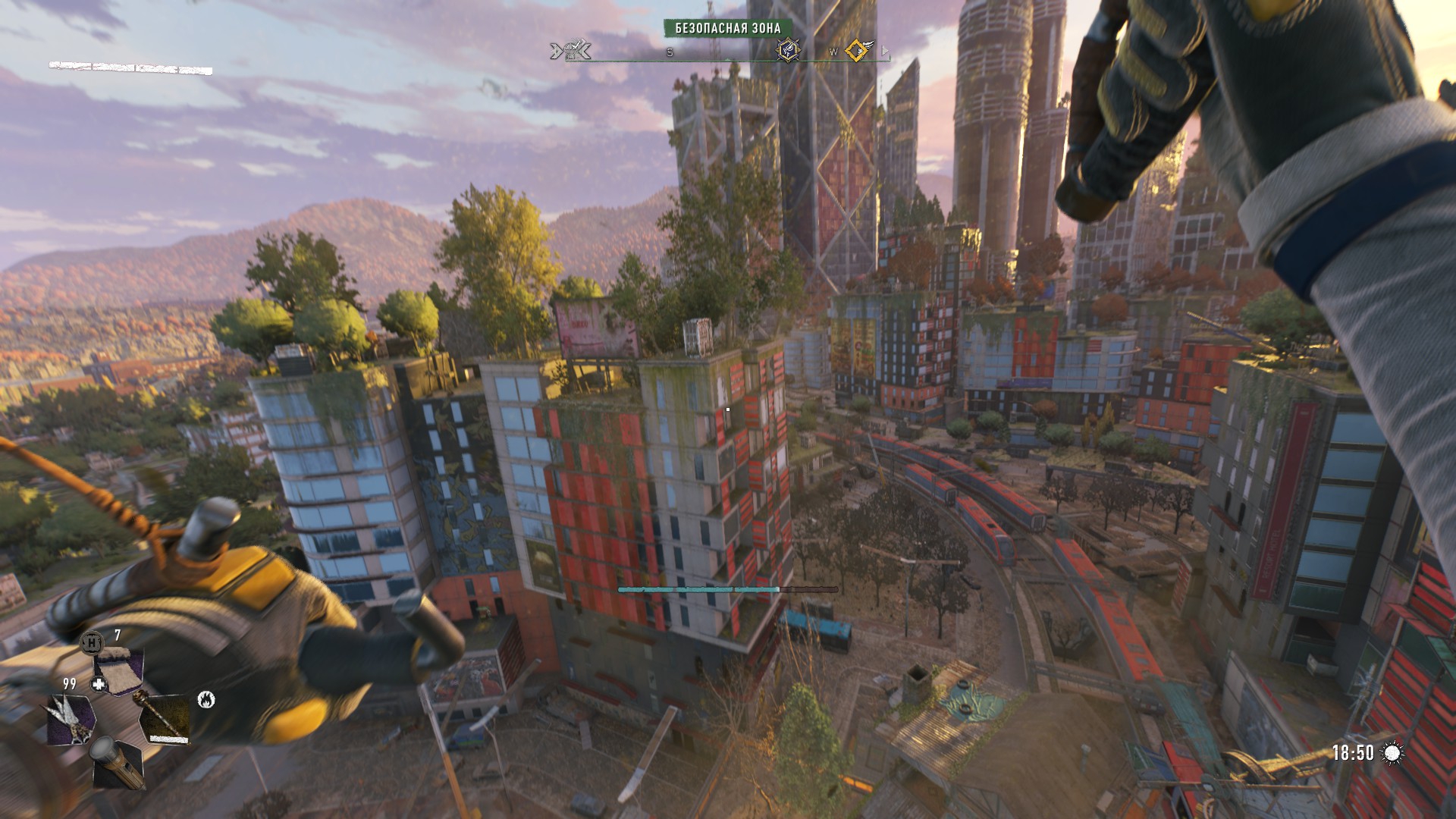Toggle the flashlight slot
This screenshot has width=1456, height=819.
point(119,764)
